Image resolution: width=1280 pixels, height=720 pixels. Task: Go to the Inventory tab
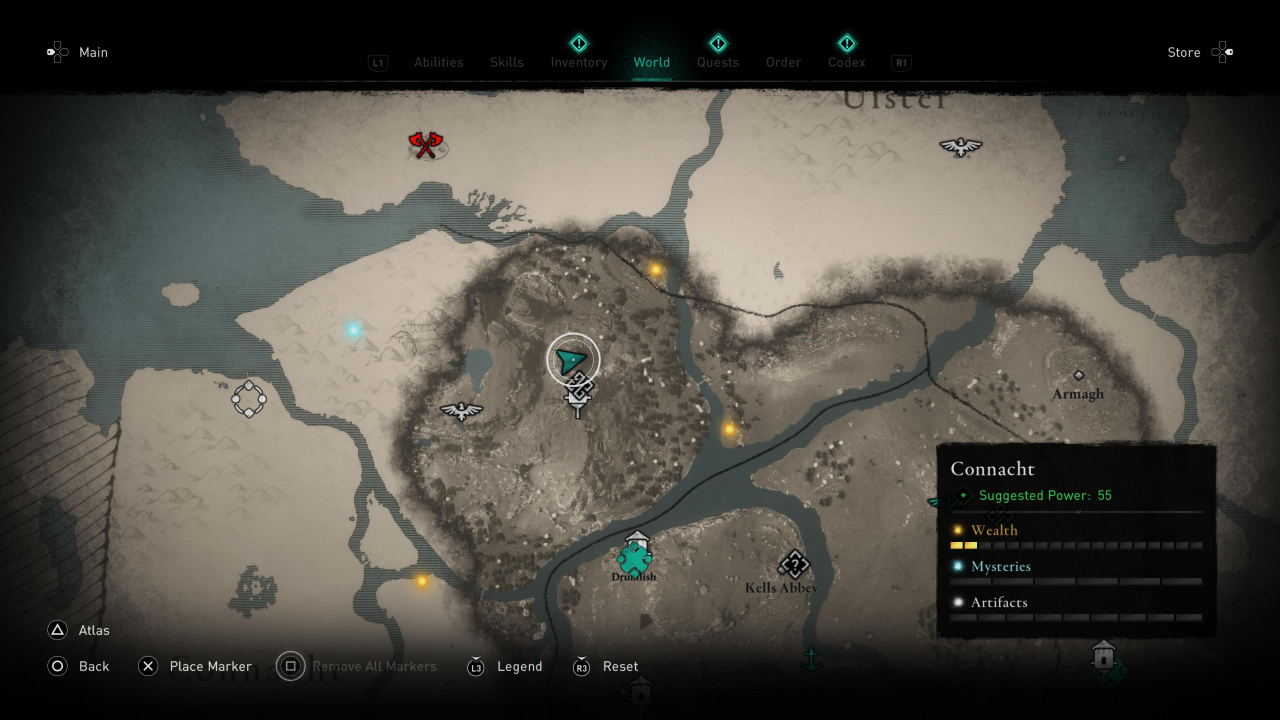(579, 62)
